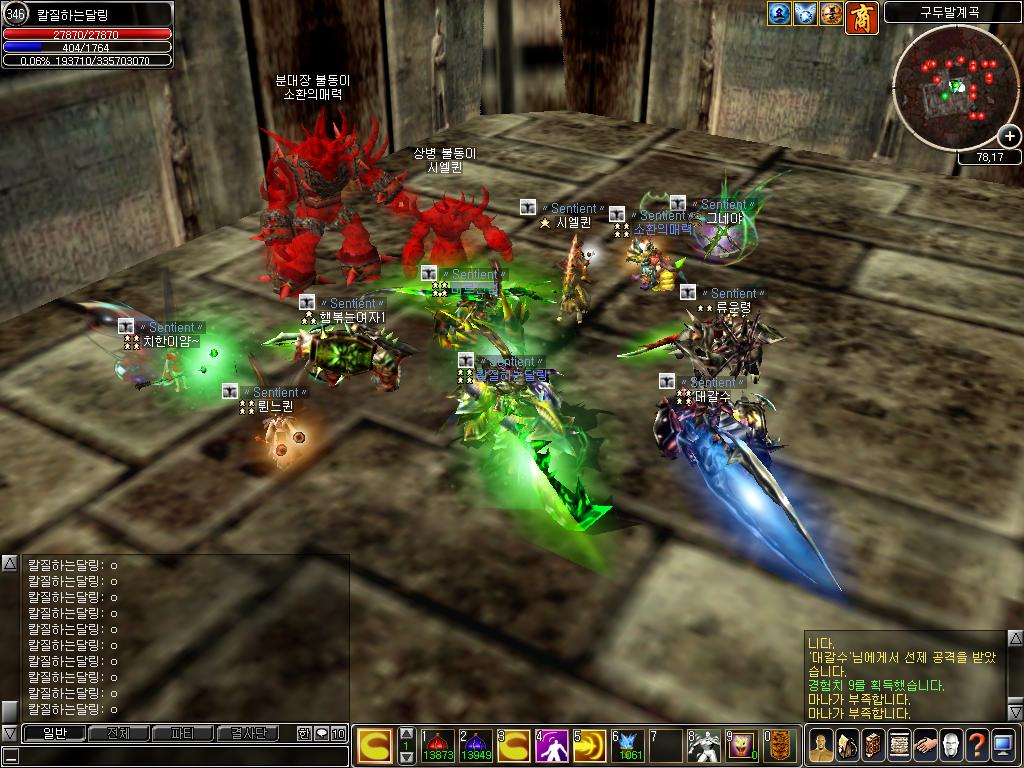Click the circular minimap

[955, 88]
